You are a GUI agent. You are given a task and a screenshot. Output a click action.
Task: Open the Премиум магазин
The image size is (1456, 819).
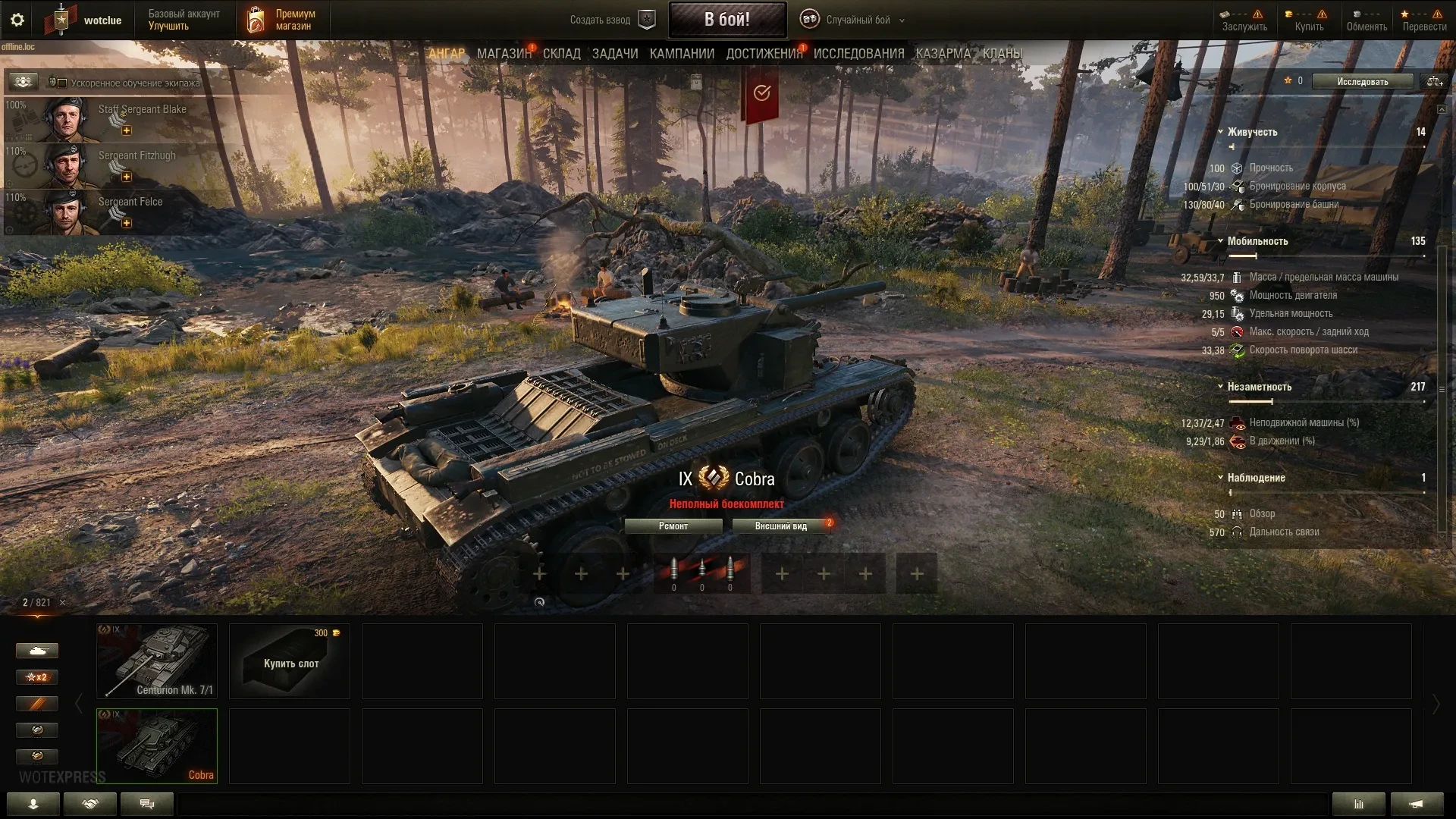click(x=281, y=20)
